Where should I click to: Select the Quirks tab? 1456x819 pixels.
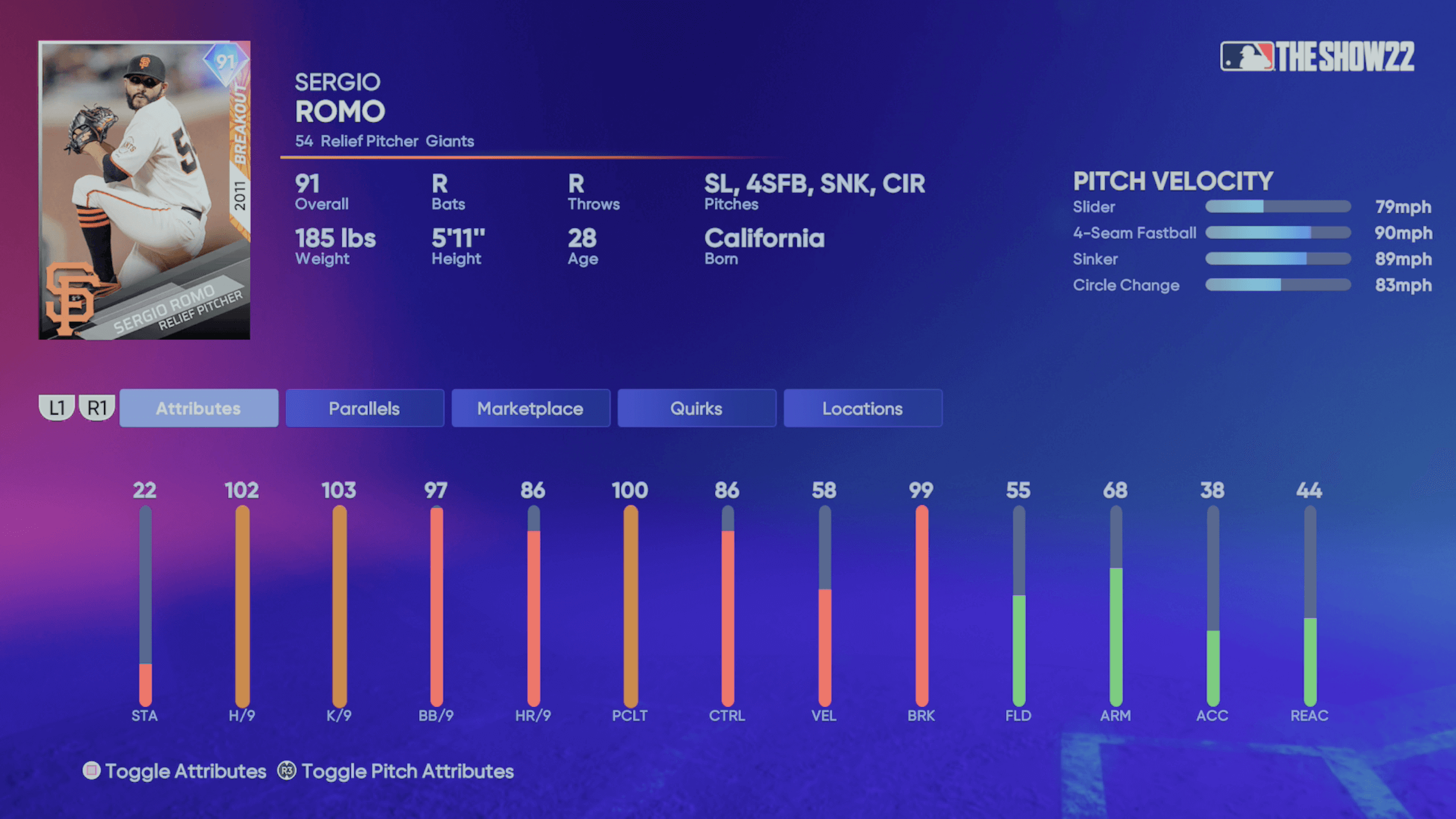[x=697, y=407]
